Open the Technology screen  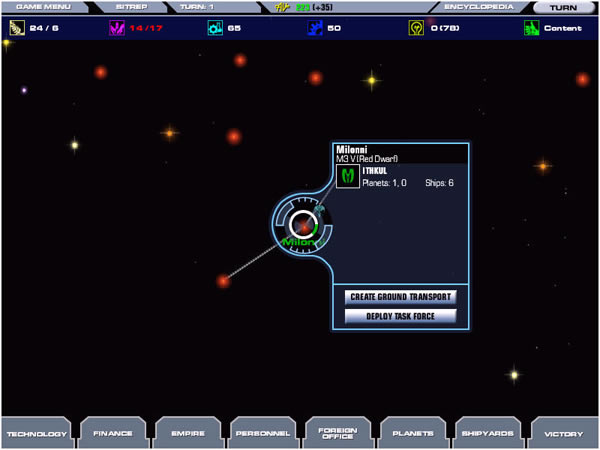(37, 433)
